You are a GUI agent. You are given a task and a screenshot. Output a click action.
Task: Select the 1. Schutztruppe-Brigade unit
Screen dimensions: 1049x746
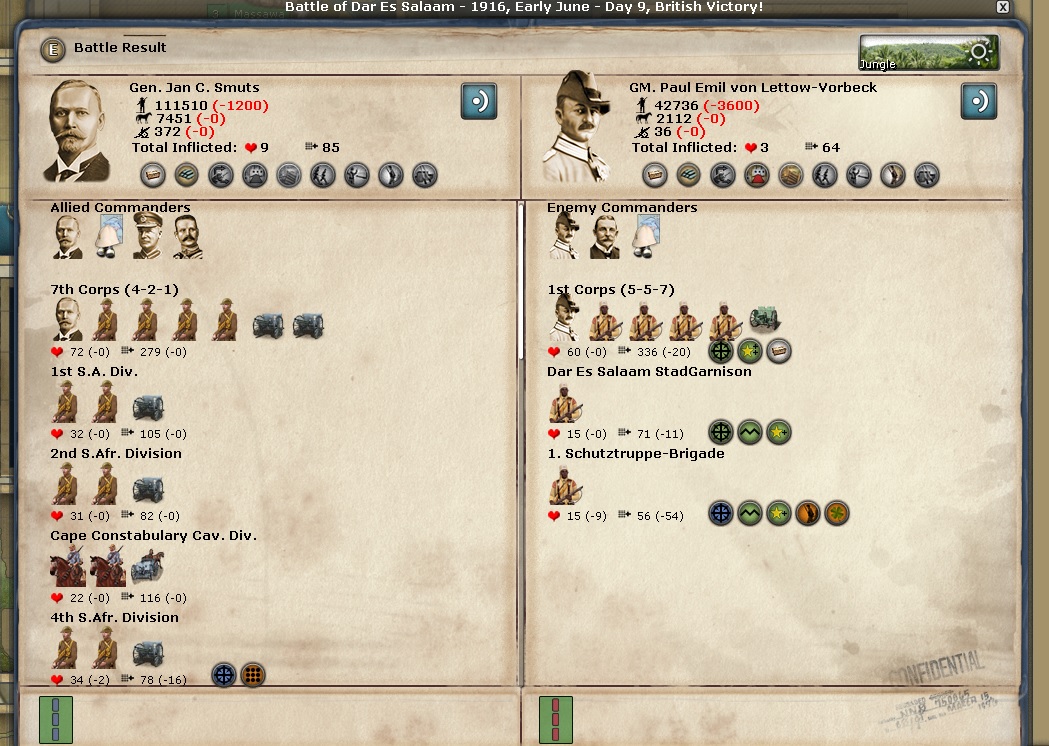(565, 485)
